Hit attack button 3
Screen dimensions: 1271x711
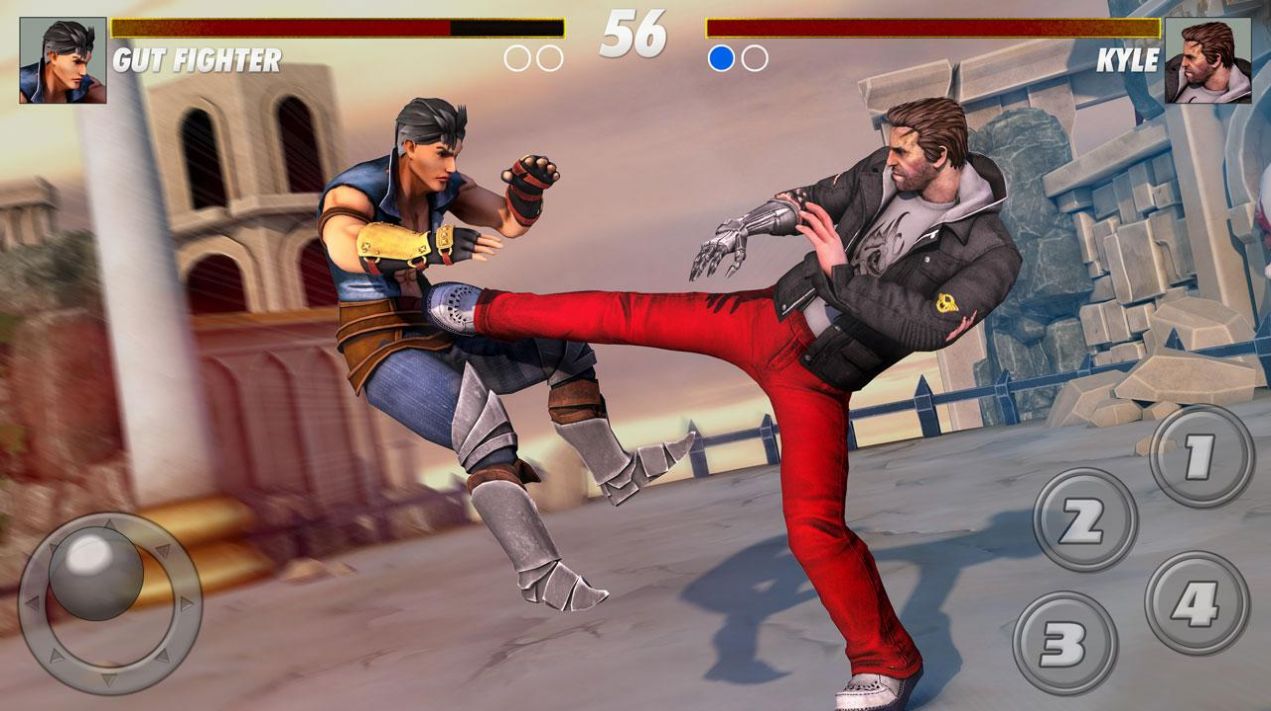pyautogui.click(x=1065, y=642)
